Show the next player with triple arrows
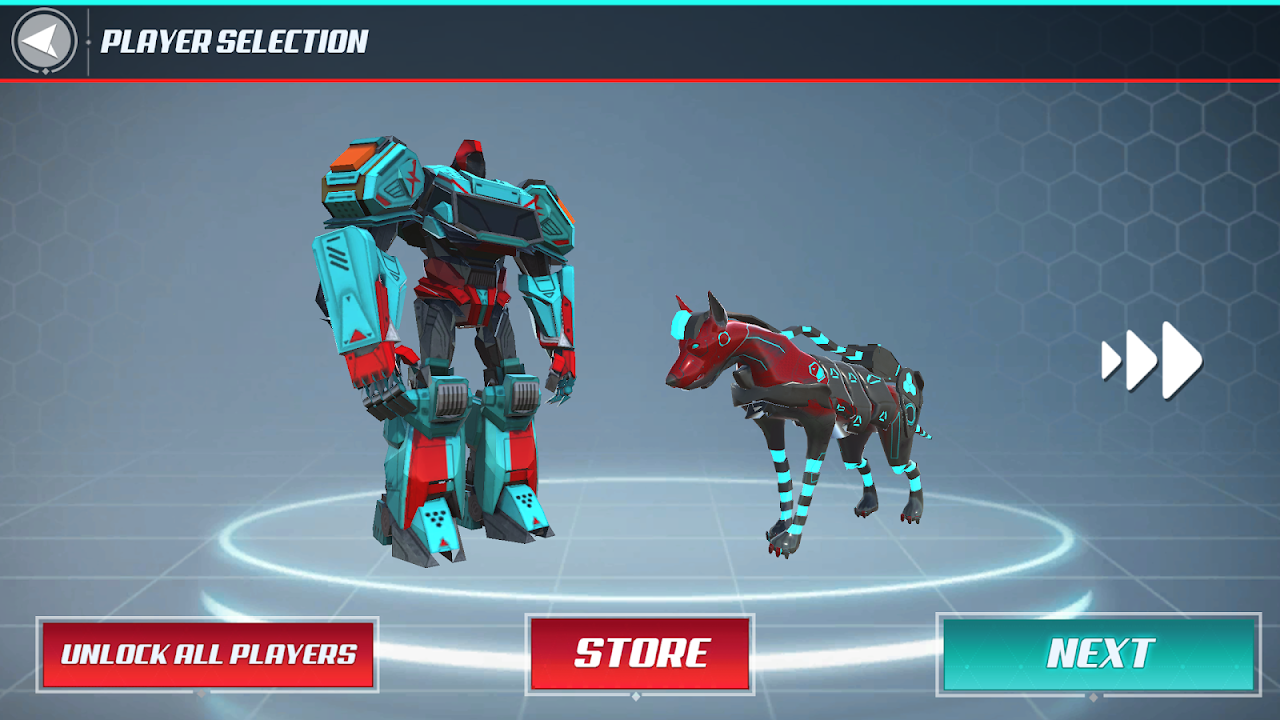 coord(1152,360)
